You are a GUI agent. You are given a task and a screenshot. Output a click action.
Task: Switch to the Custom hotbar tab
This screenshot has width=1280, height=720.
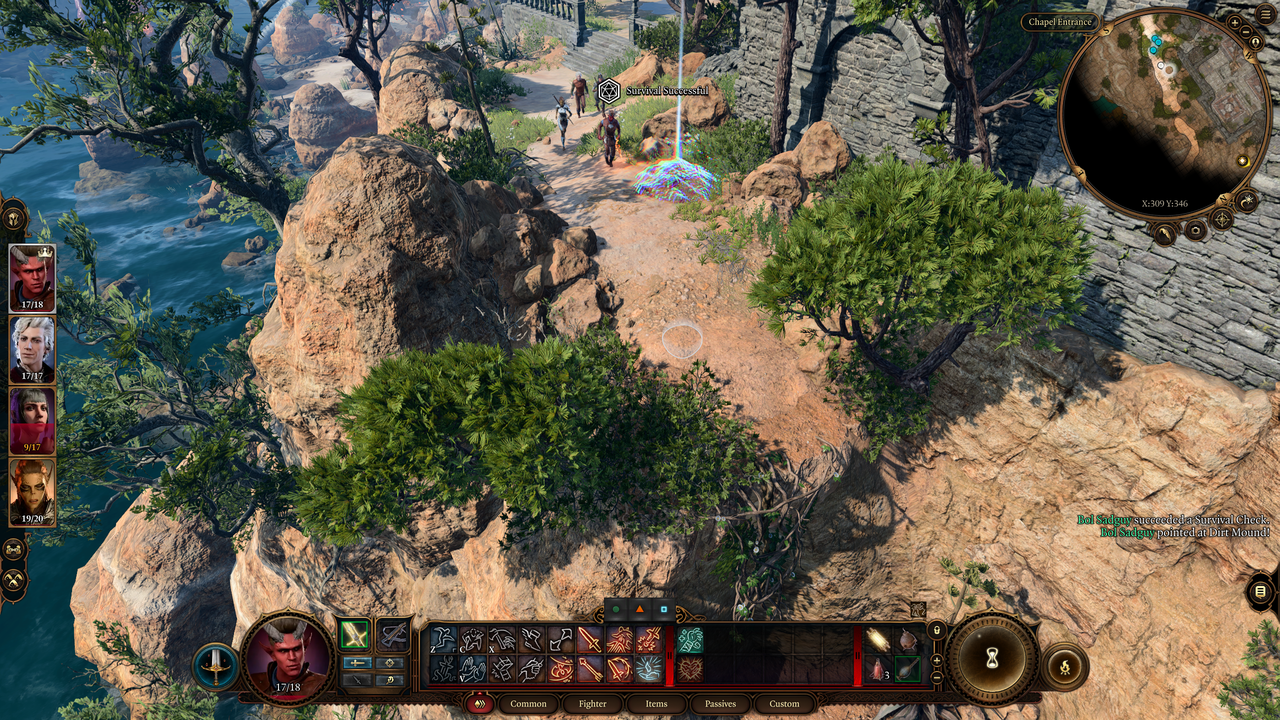[784, 703]
